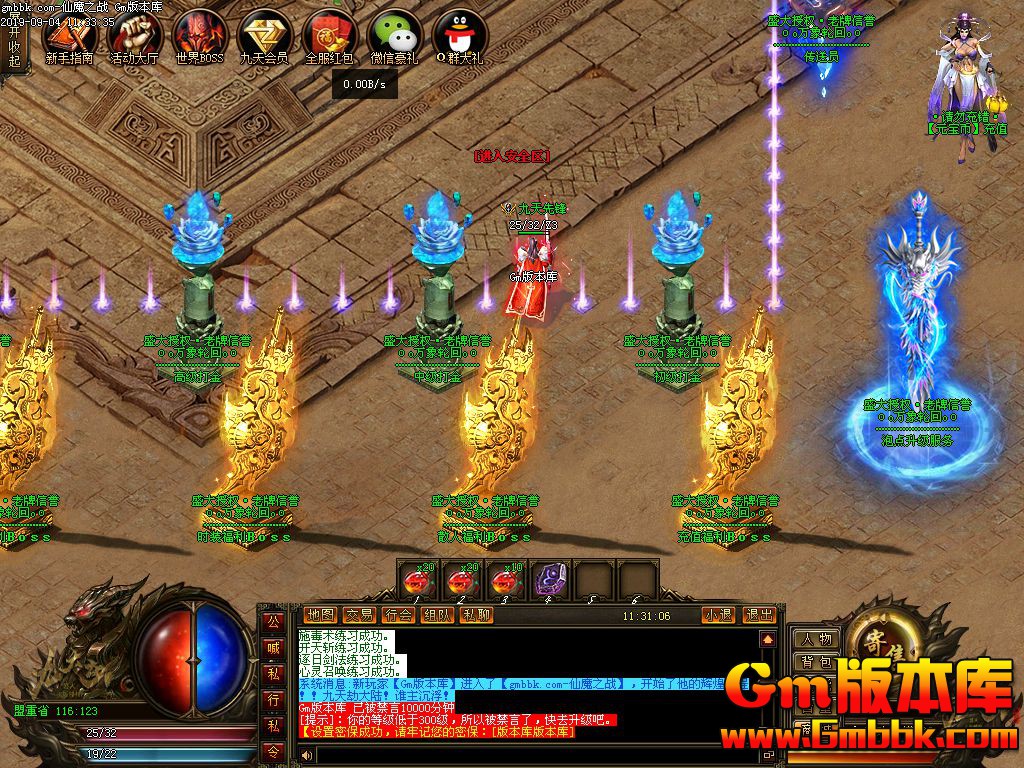Use the red potion in hotbar slot 1

[x=416, y=581]
